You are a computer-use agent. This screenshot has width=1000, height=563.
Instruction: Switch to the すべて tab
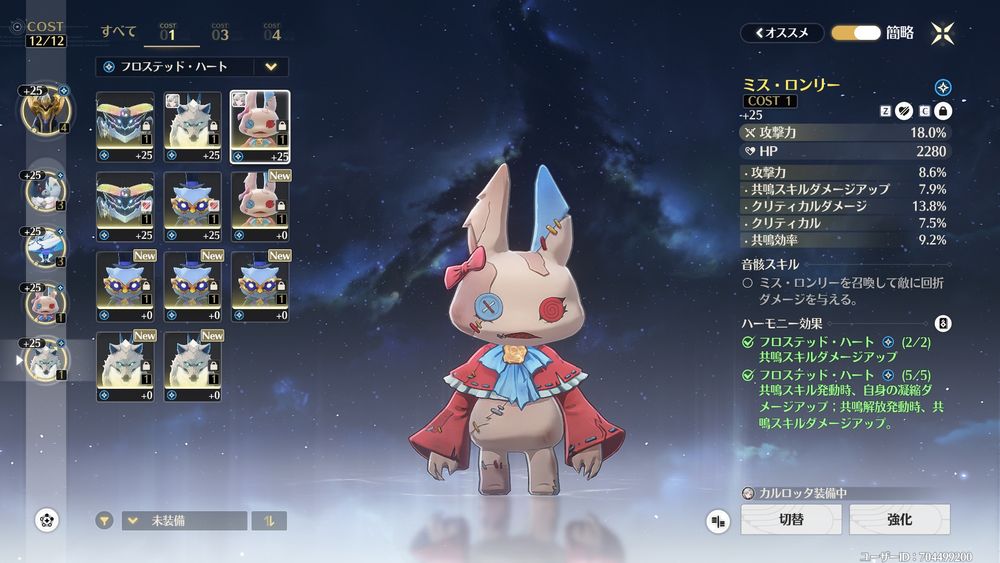(119, 31)
